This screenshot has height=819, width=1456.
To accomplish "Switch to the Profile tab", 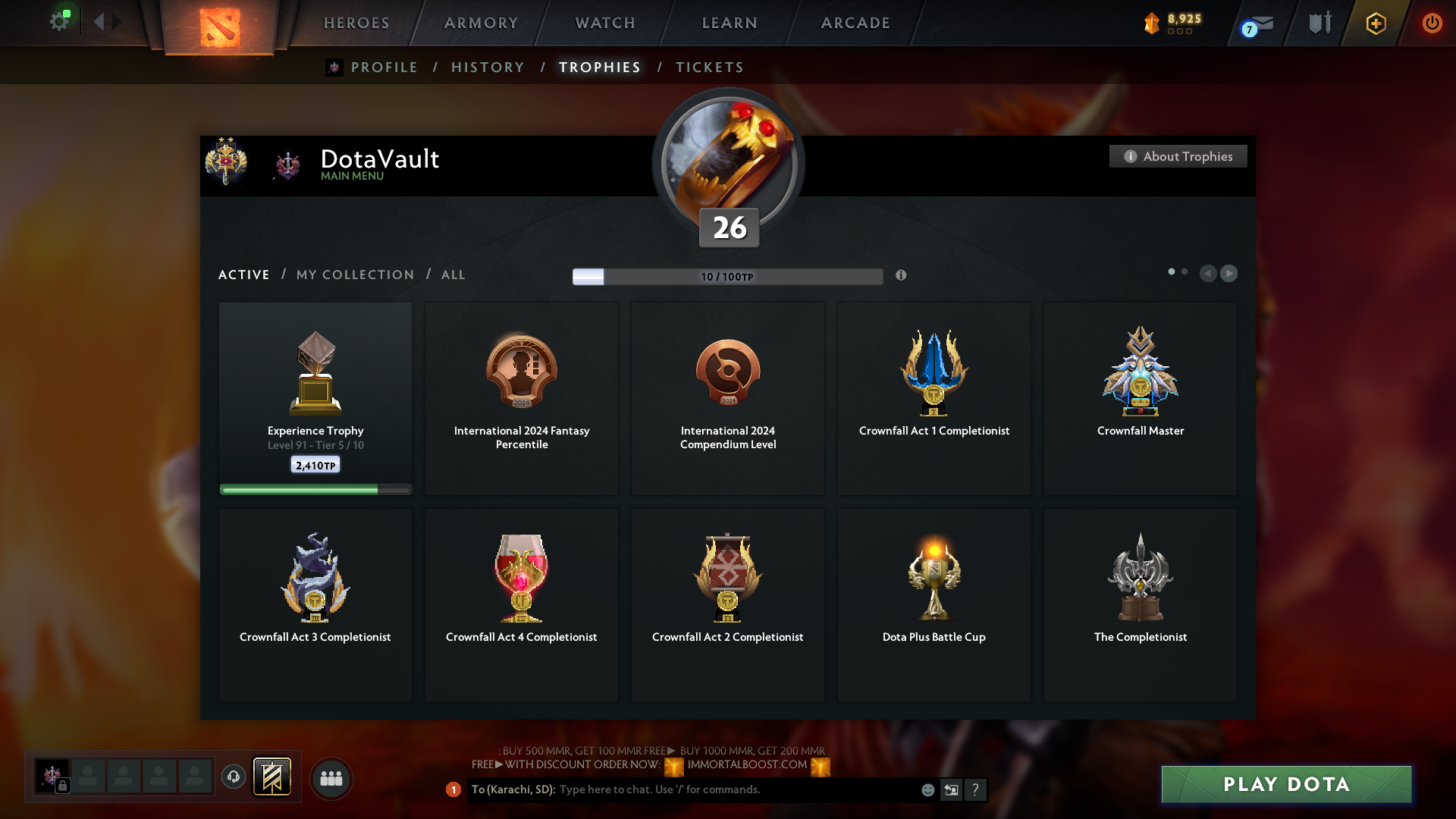I will 384,67.
